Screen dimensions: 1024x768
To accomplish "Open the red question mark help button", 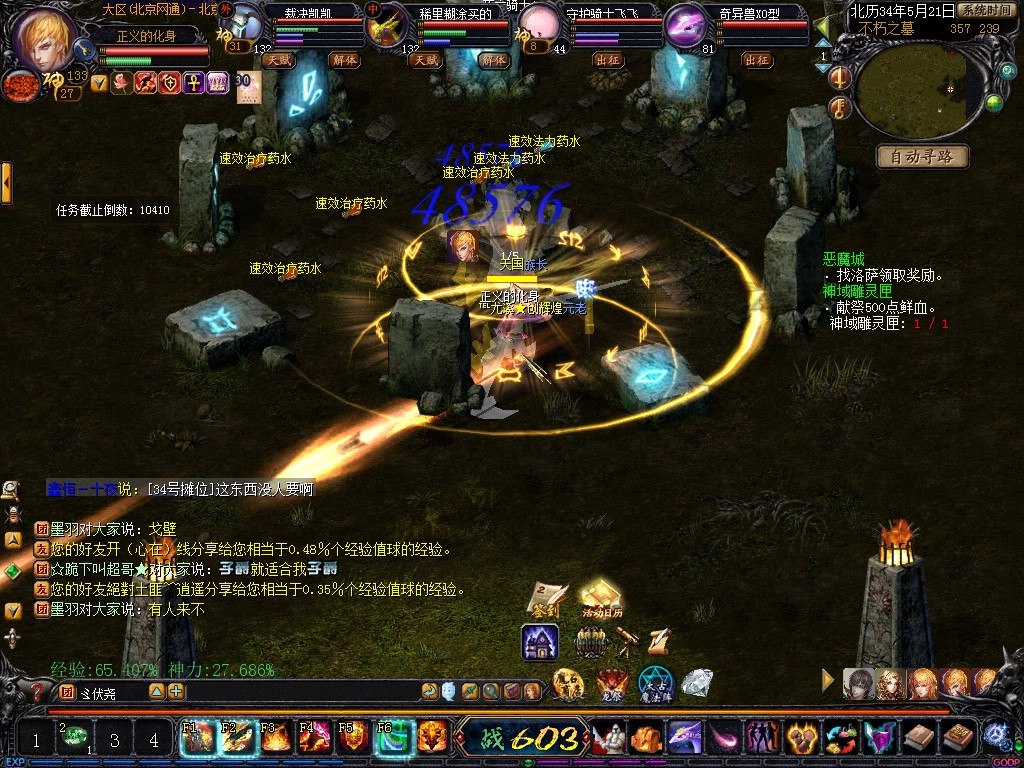I will tap(37, 691).
